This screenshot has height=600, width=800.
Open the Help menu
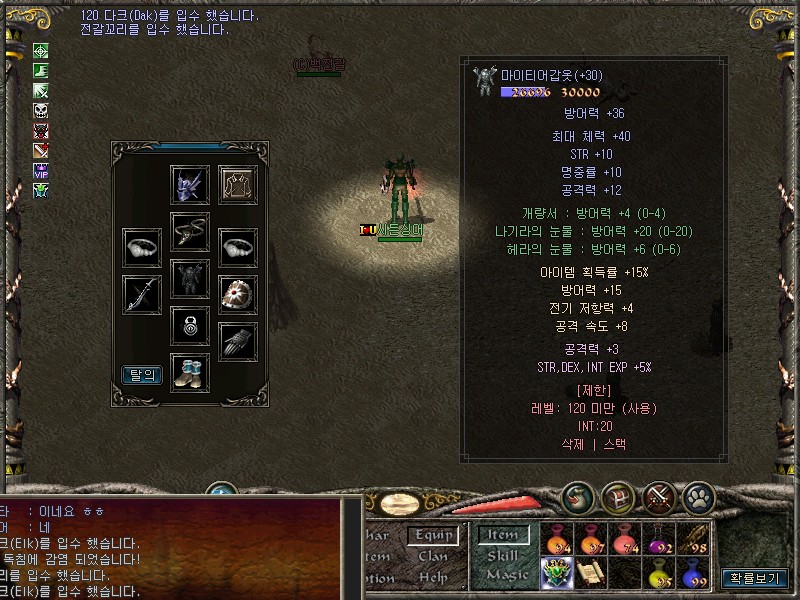433,577
